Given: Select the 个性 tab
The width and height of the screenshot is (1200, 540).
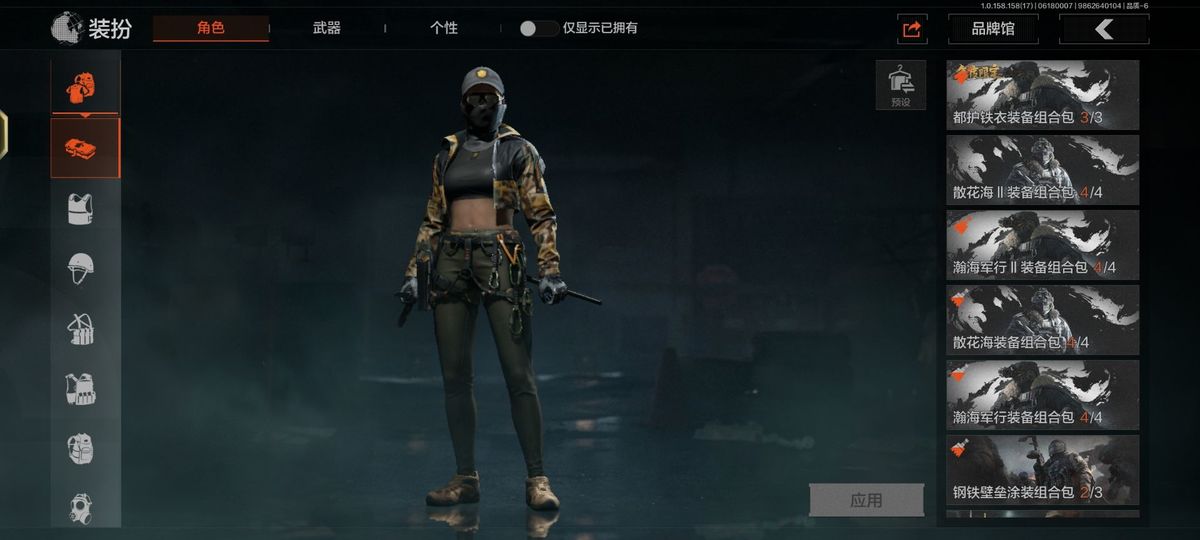Looking at the screenshot, I should click(444, 28).
